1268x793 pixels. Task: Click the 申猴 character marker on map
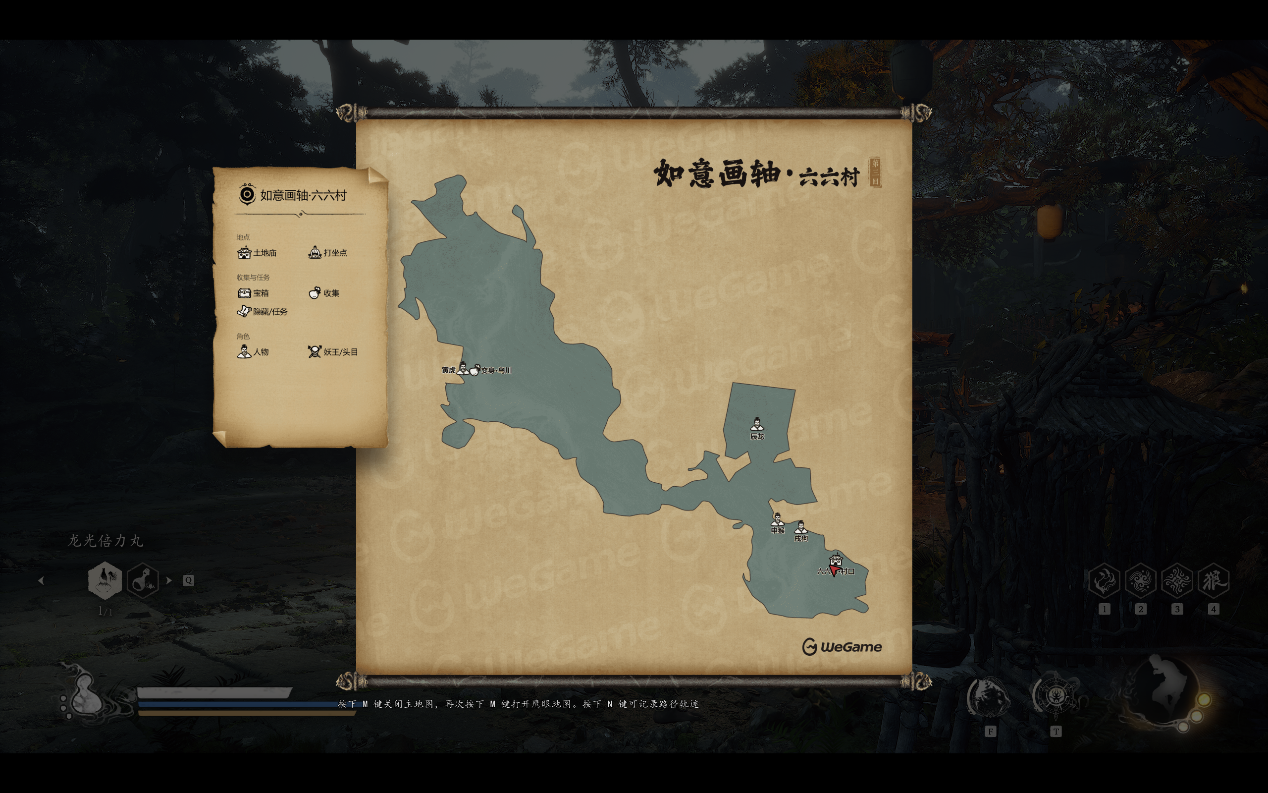pos(777,521)
